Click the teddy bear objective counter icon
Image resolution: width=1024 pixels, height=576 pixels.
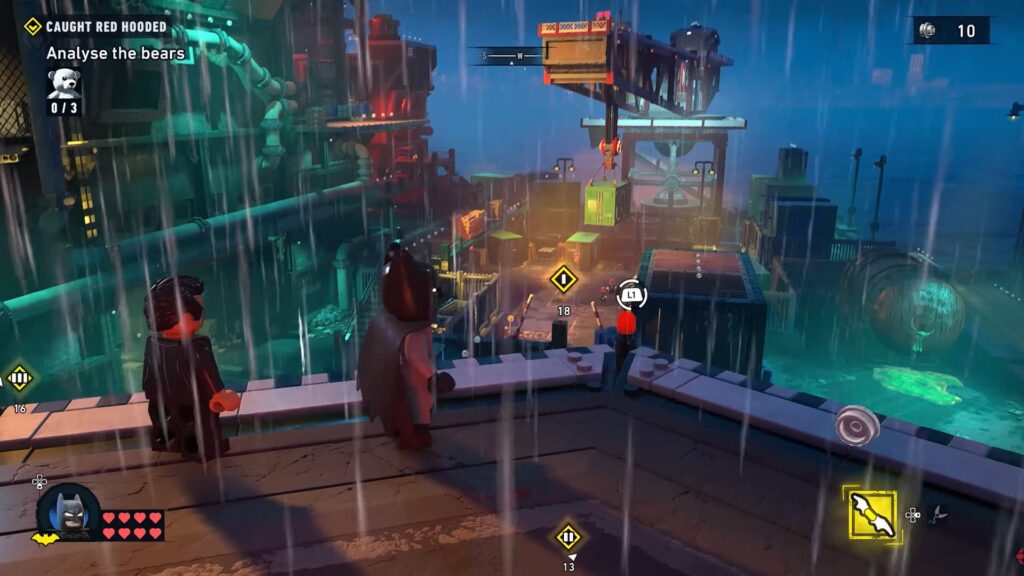pyautogui.click(x=63, y=84)
